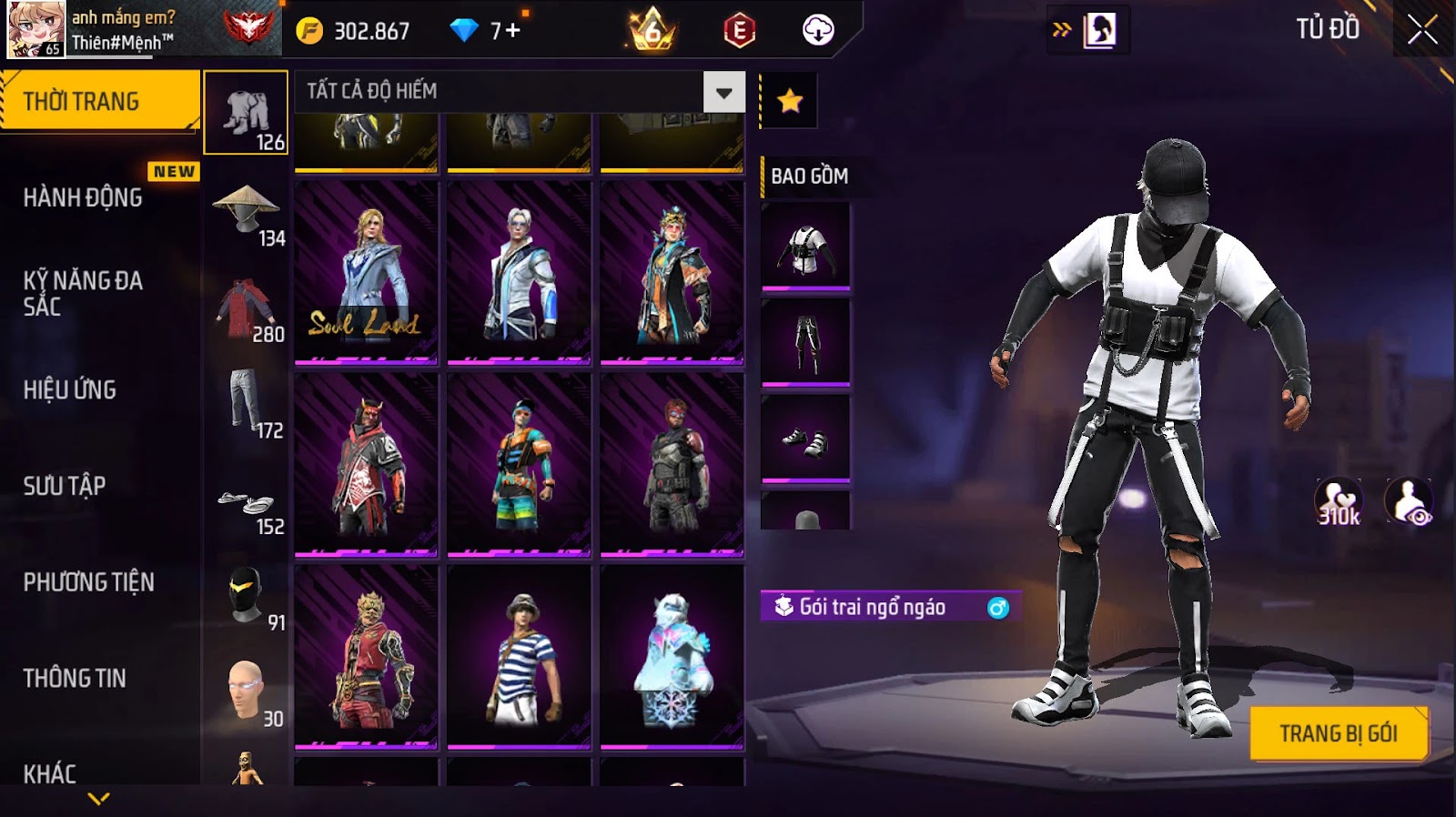Select the Hiệu Ứng tab
The height and width of the screenshot is (817, 1456).
[70, 389]
